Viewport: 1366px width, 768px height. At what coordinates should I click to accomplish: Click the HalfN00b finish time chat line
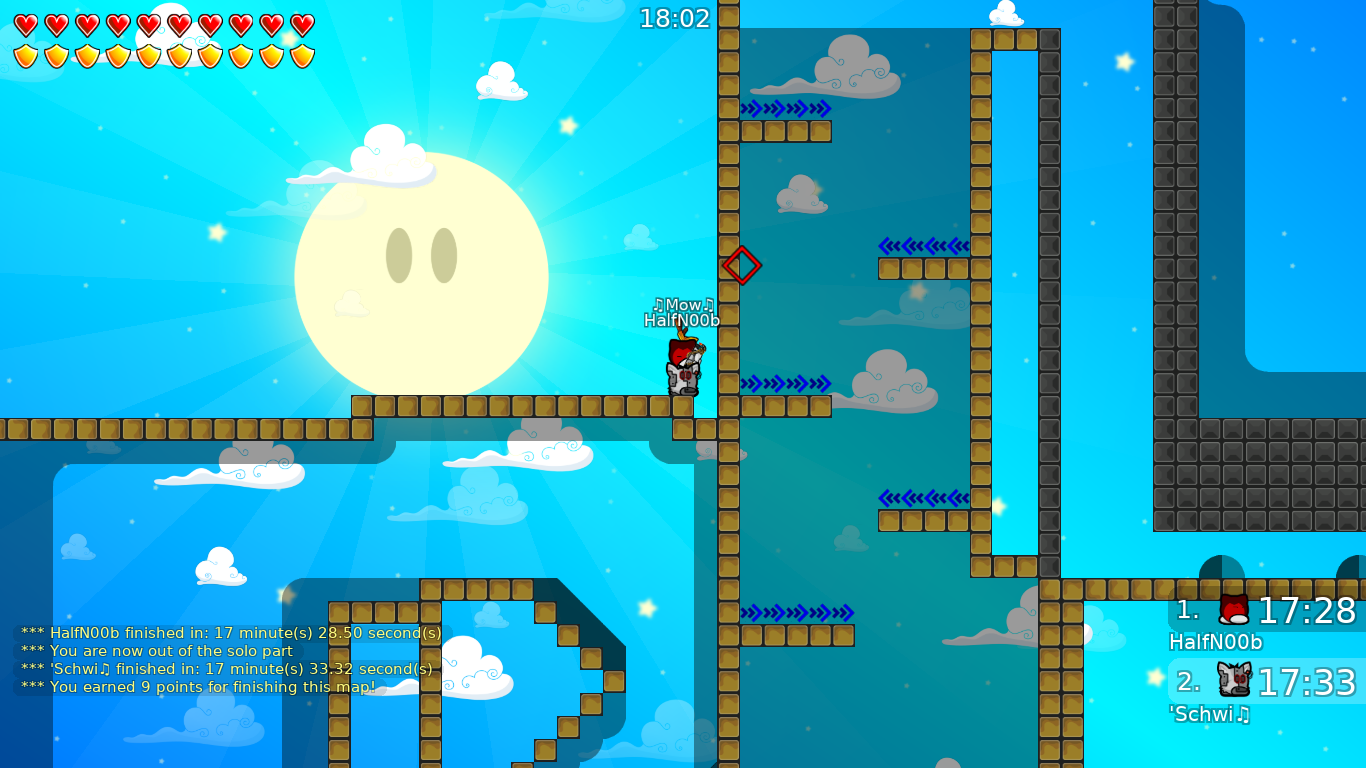[x=230, y=633]
